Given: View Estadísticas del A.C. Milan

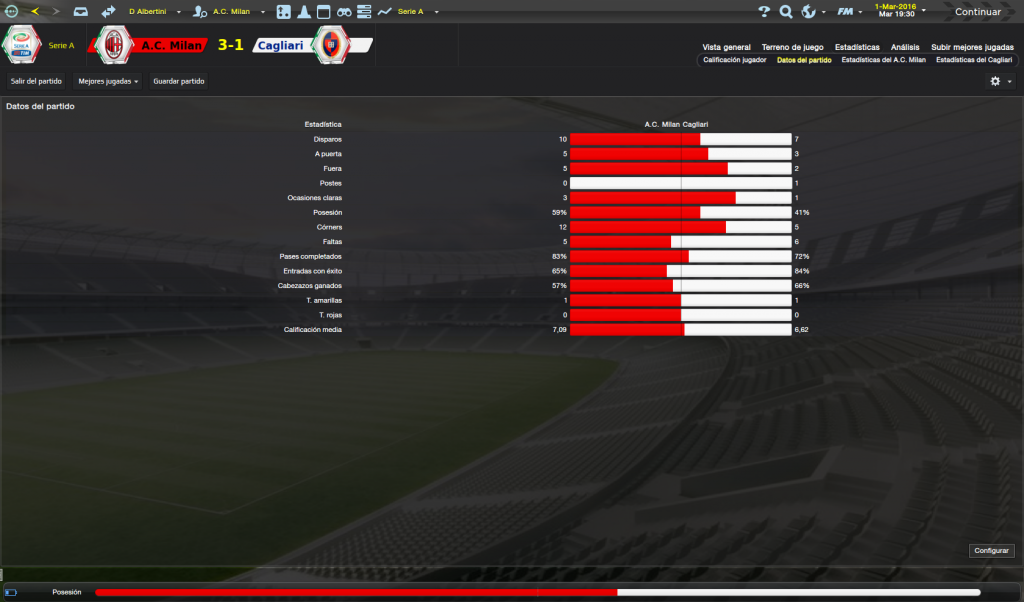Looking at the screenshot, I should (x=883, y=60).
